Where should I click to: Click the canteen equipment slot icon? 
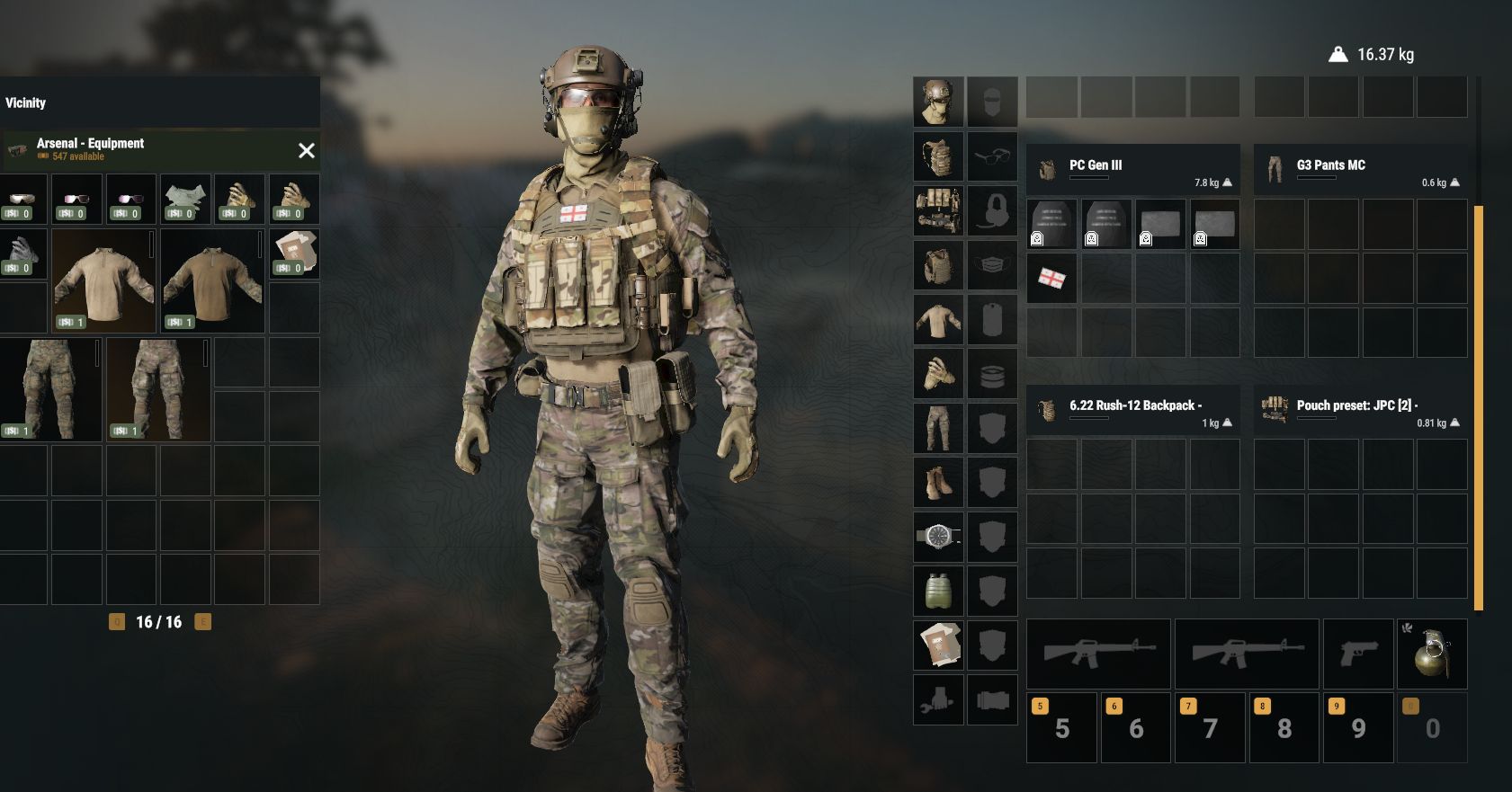[x=938, y=590]
